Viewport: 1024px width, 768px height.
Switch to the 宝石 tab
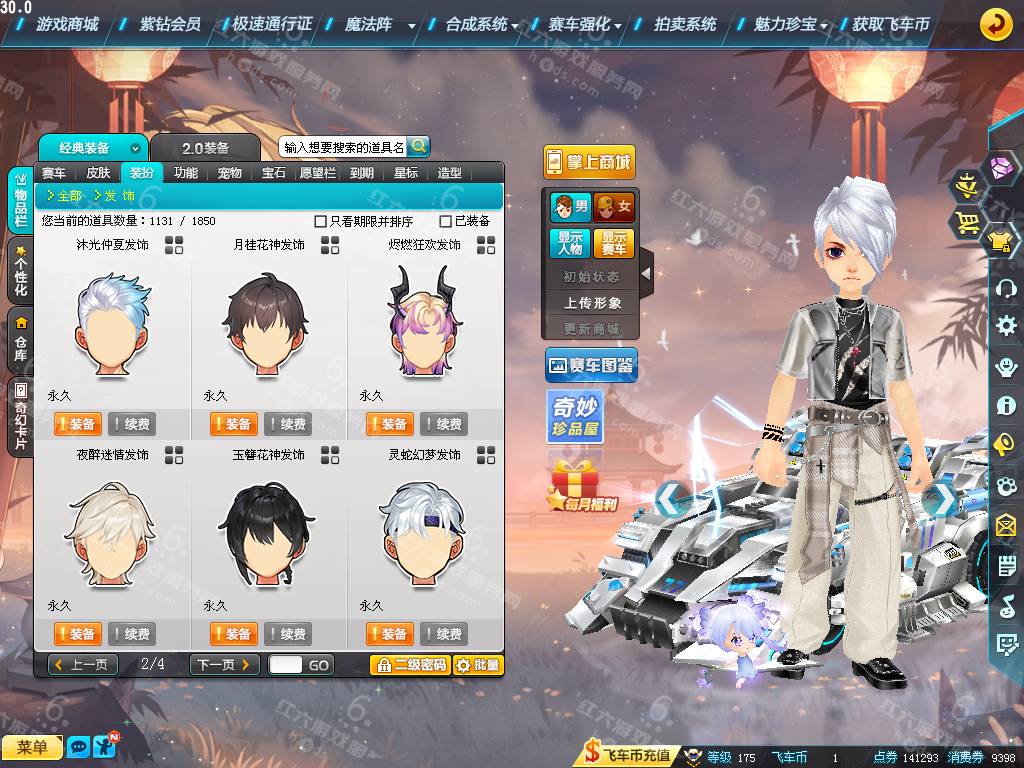click(274, 172)
